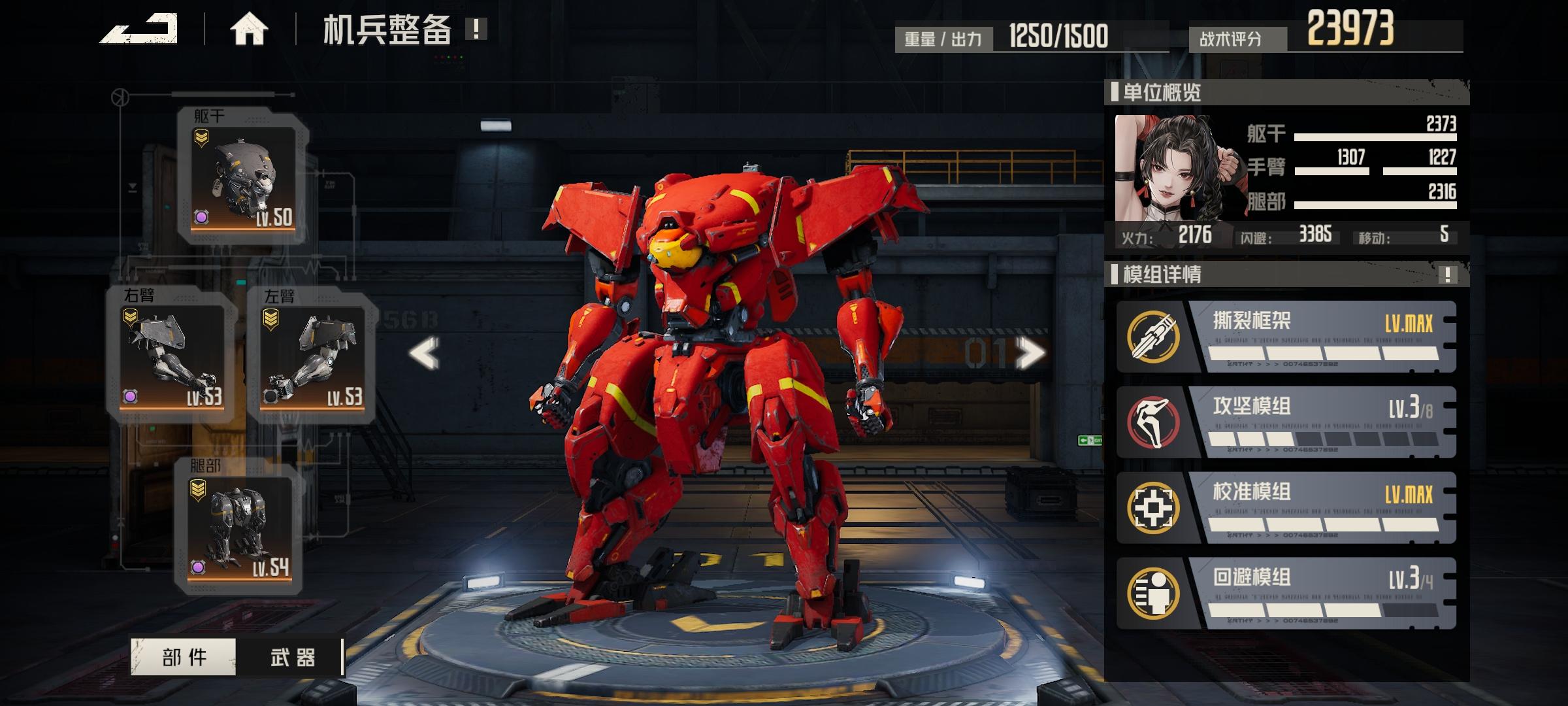Switch to the previous mech with left arrow
This screenshot has height=706, width=1568.
[x=425, y=354]
